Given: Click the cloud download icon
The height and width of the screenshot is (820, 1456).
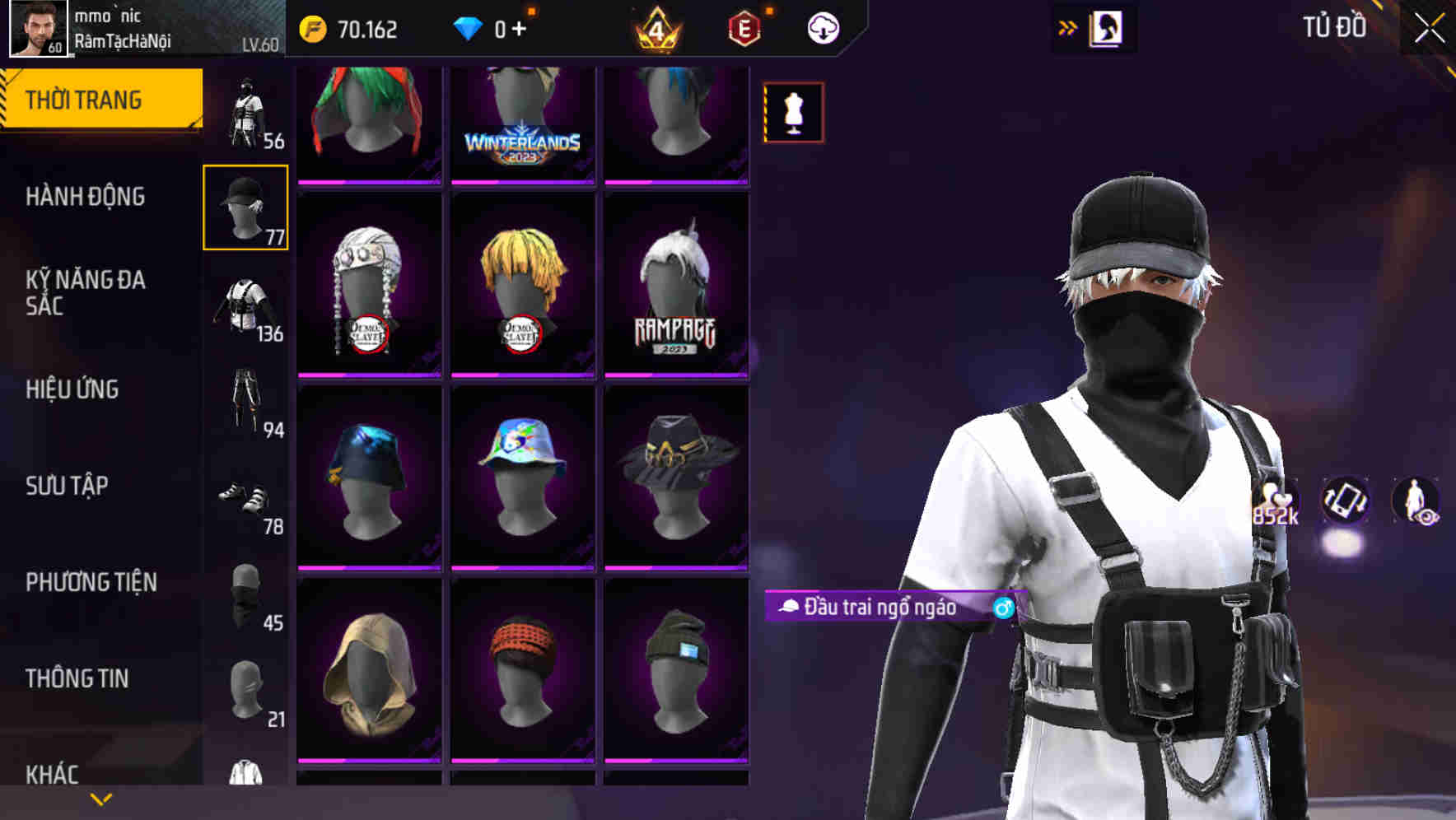Looking at the screenshot, I should coord(822,27).
